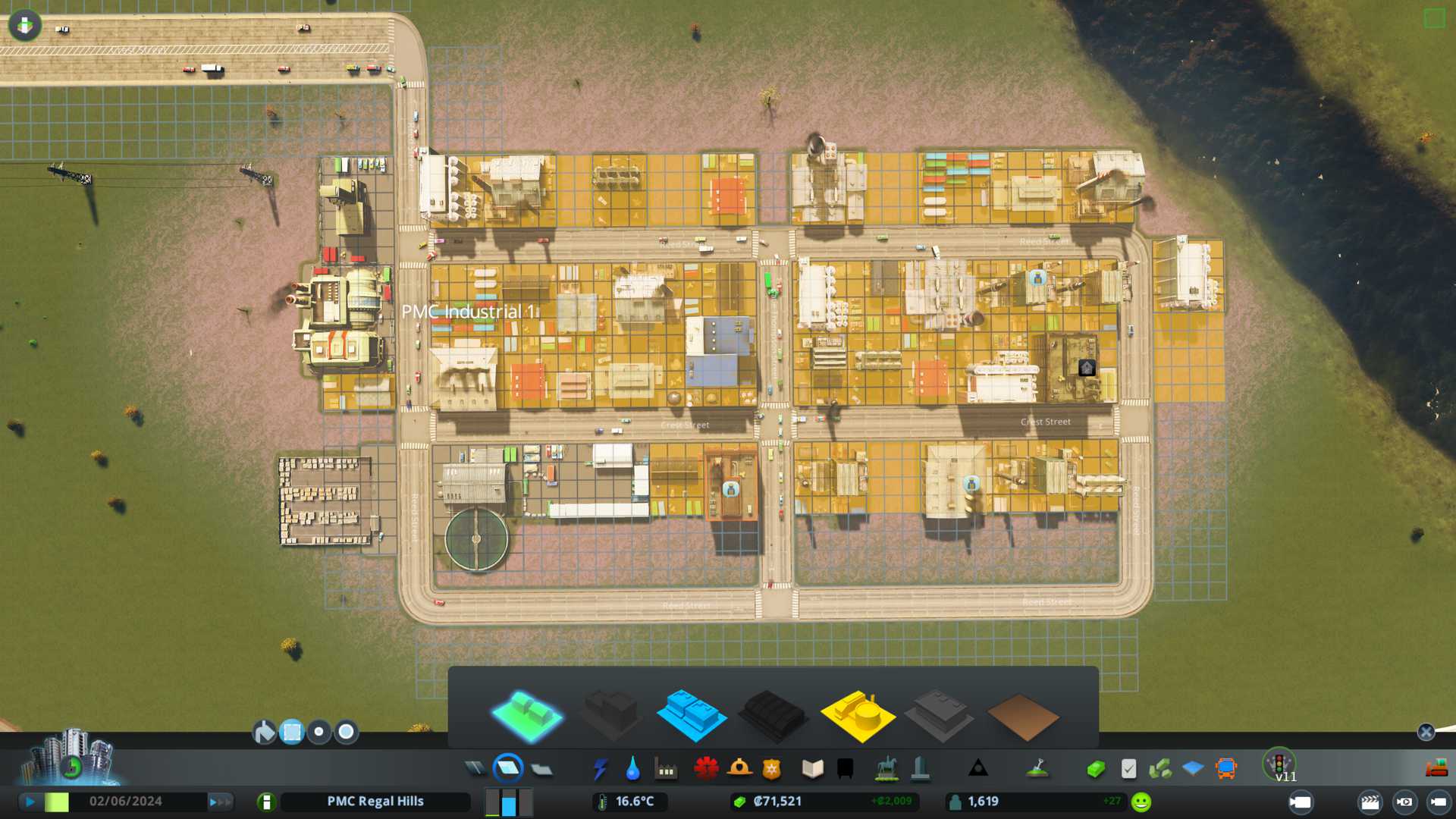Open the Roads build menu
Viewport: 1456px width, 819px height.
click(475, 769)
